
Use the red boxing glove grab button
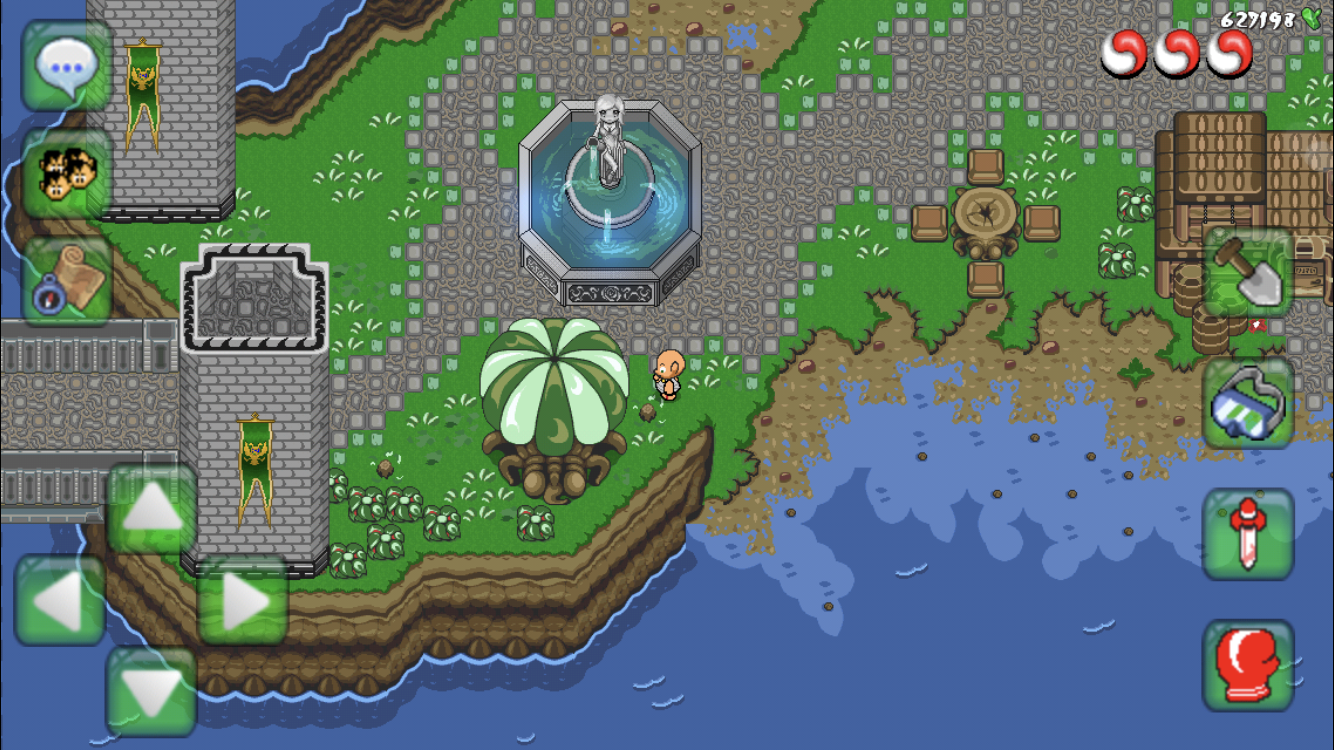(1248, 665)
